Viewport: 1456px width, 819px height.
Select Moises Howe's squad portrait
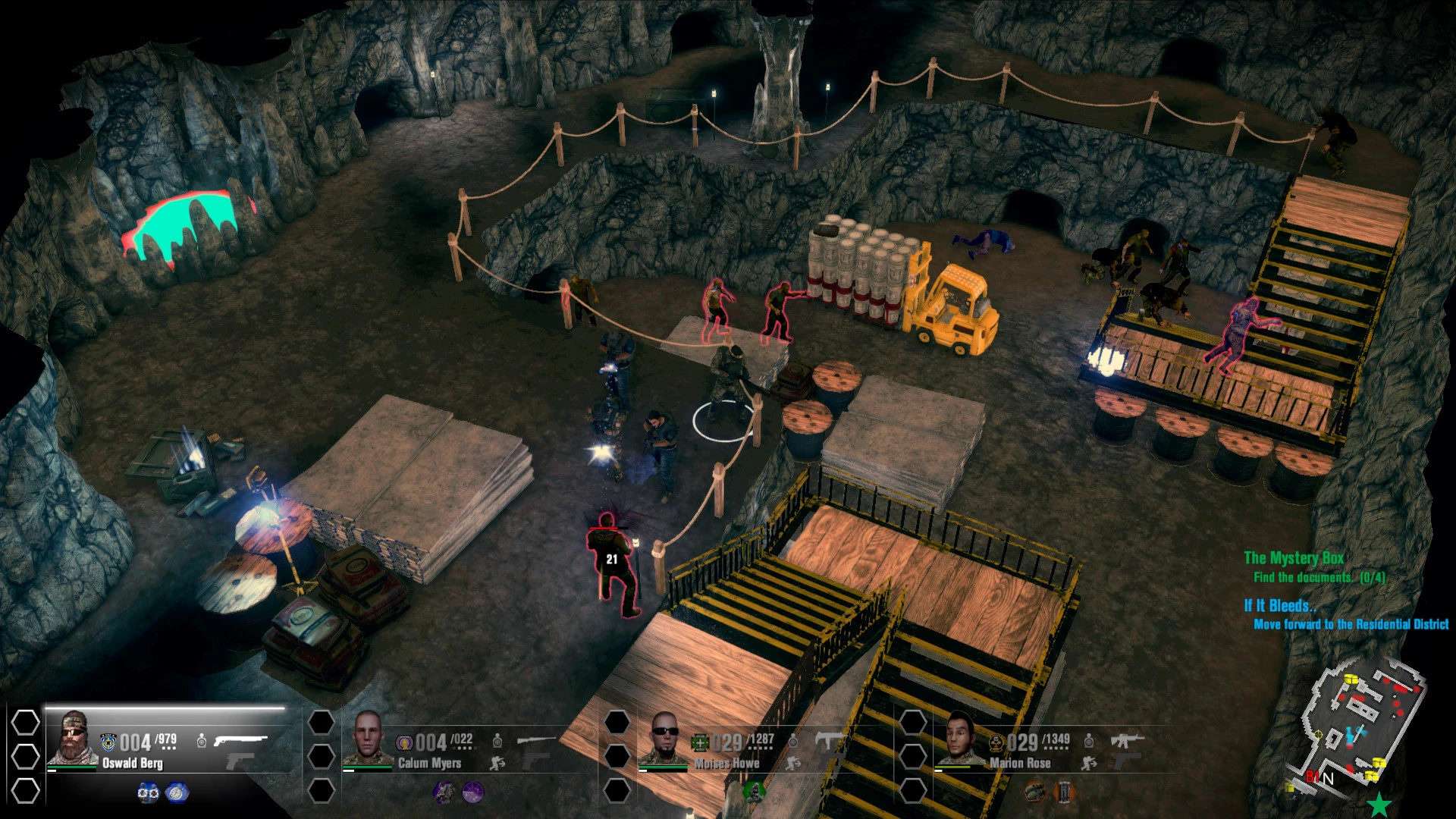pos(664,739)
